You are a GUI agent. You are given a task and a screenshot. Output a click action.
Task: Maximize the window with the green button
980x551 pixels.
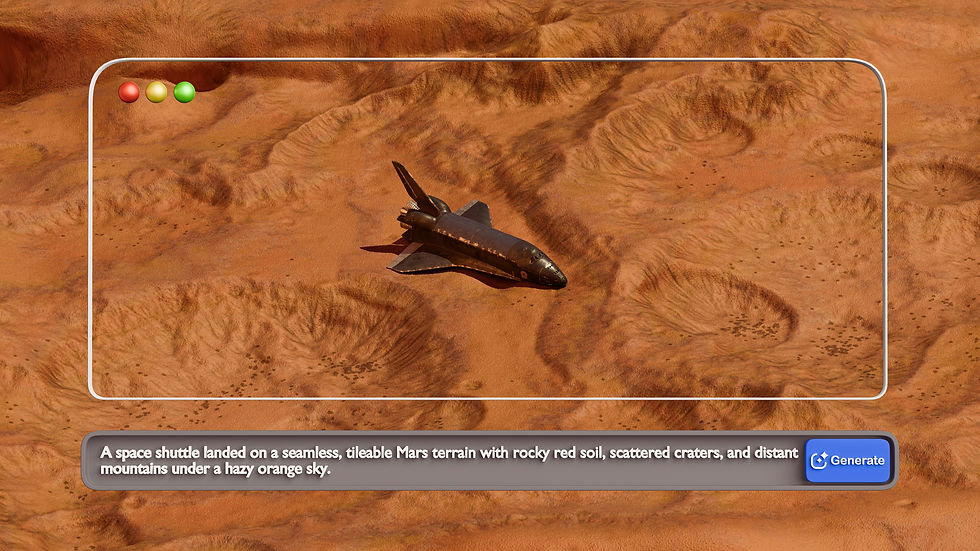[184, 92]
